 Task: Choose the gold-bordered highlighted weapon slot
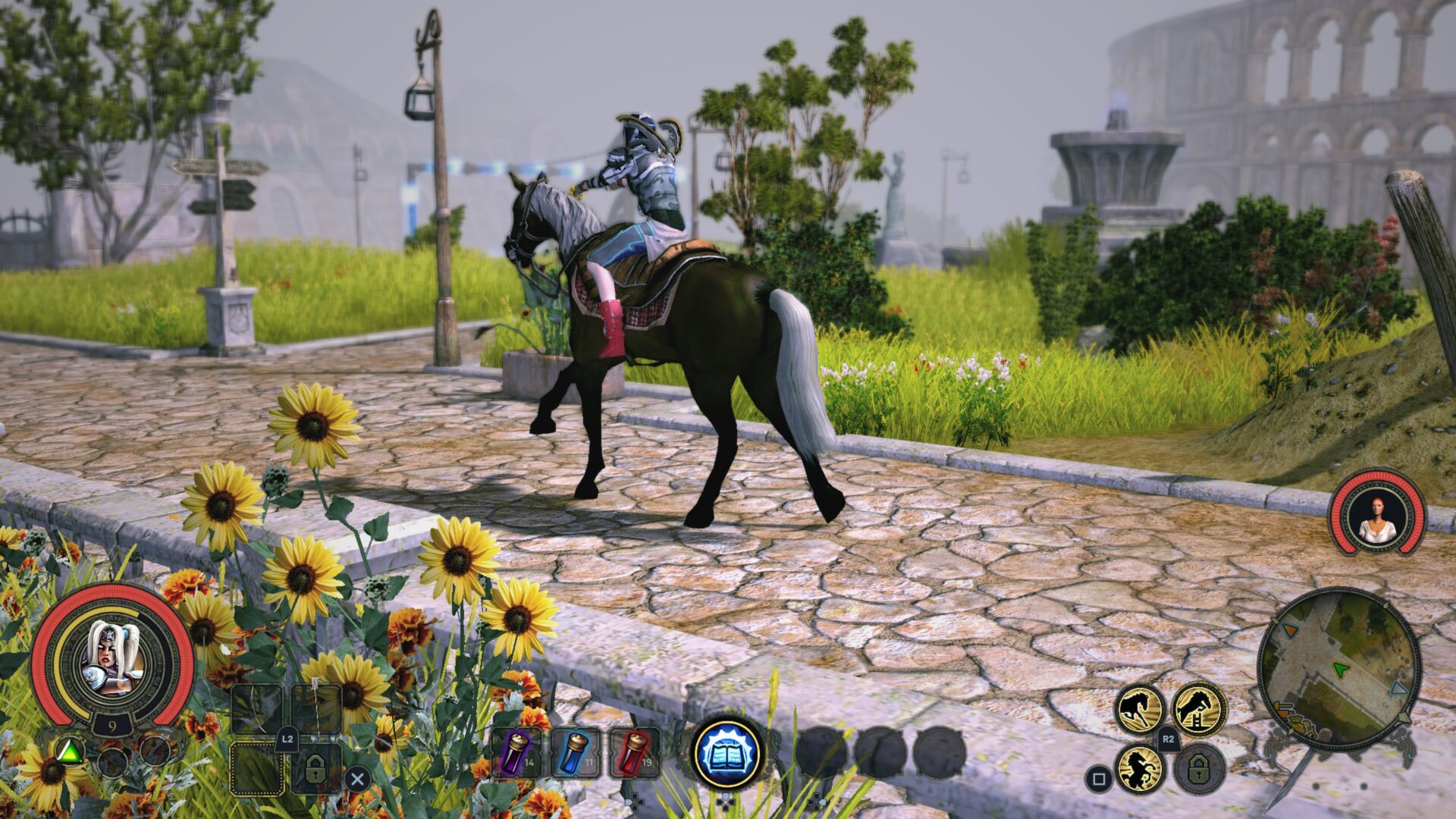(x=256, y=768)
